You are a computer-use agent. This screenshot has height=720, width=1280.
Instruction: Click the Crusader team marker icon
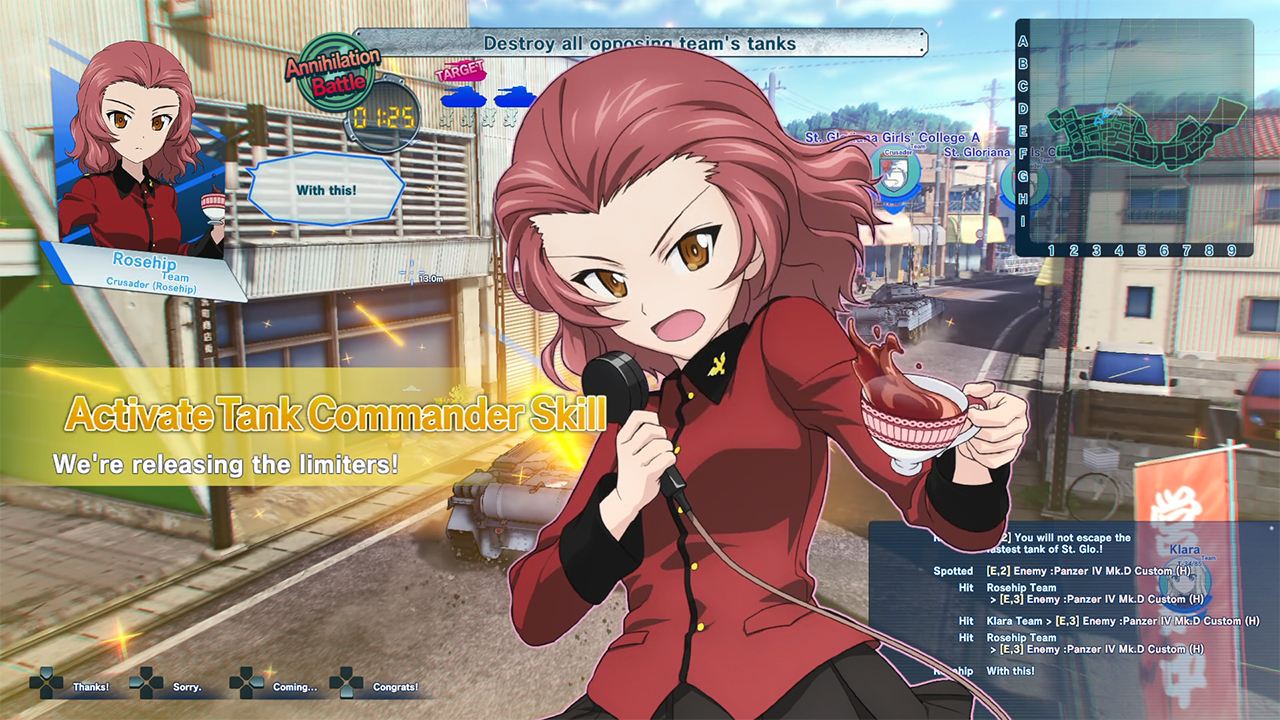(x=894, y=172)
